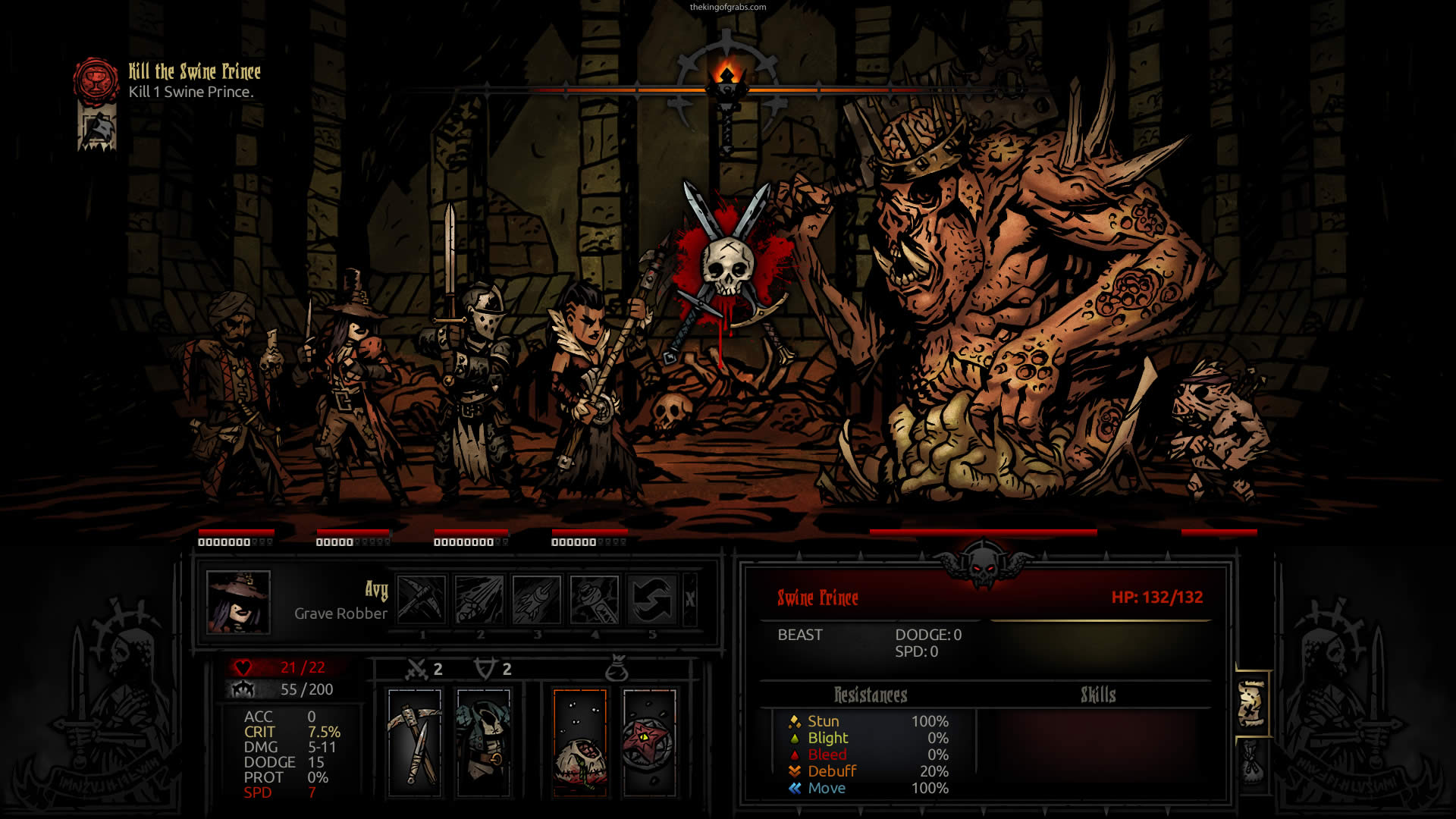Select the stitched skull trinket

click(x=580, y=742)
